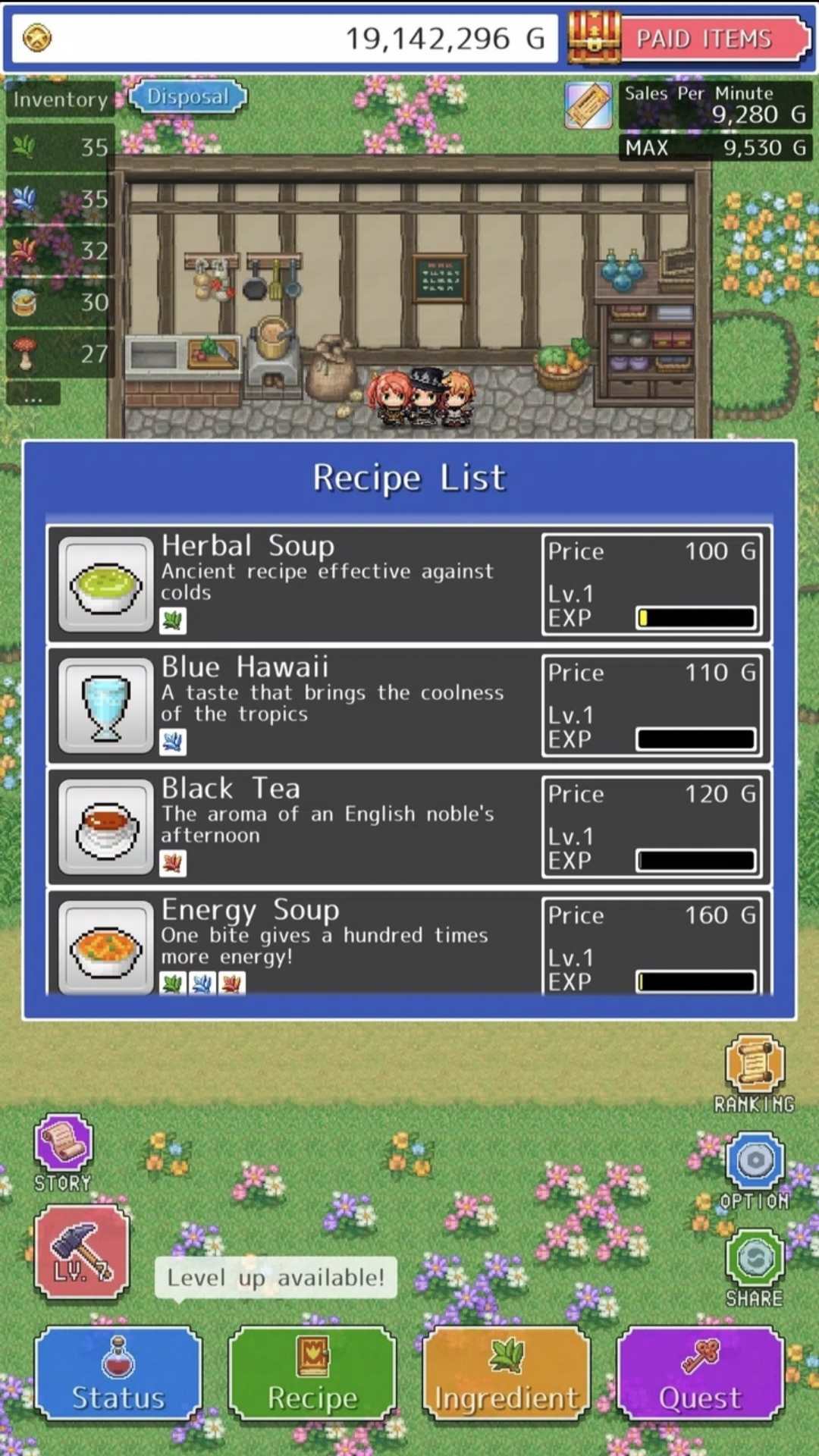Open the Status menu
819x1456 pixels.
[x=118, y=1374]
